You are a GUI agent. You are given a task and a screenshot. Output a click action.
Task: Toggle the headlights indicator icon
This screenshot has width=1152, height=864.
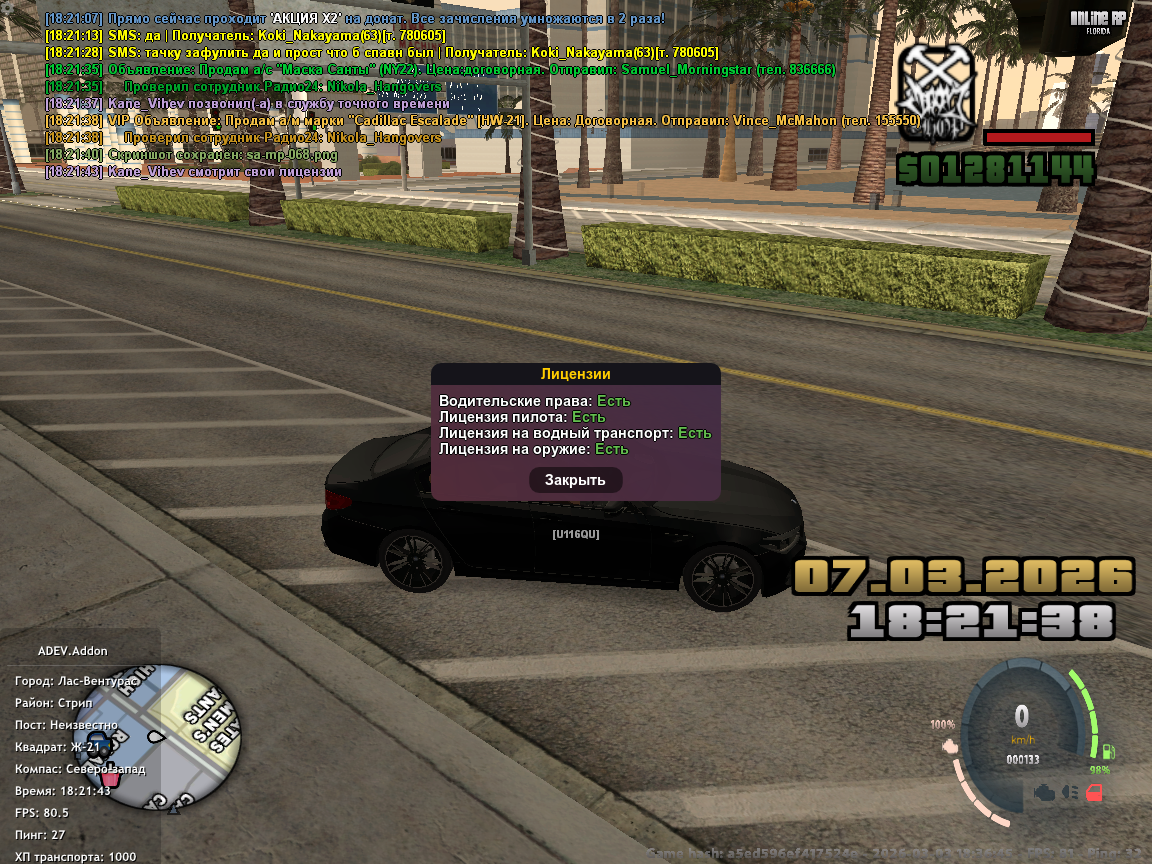coord(1071,792)
